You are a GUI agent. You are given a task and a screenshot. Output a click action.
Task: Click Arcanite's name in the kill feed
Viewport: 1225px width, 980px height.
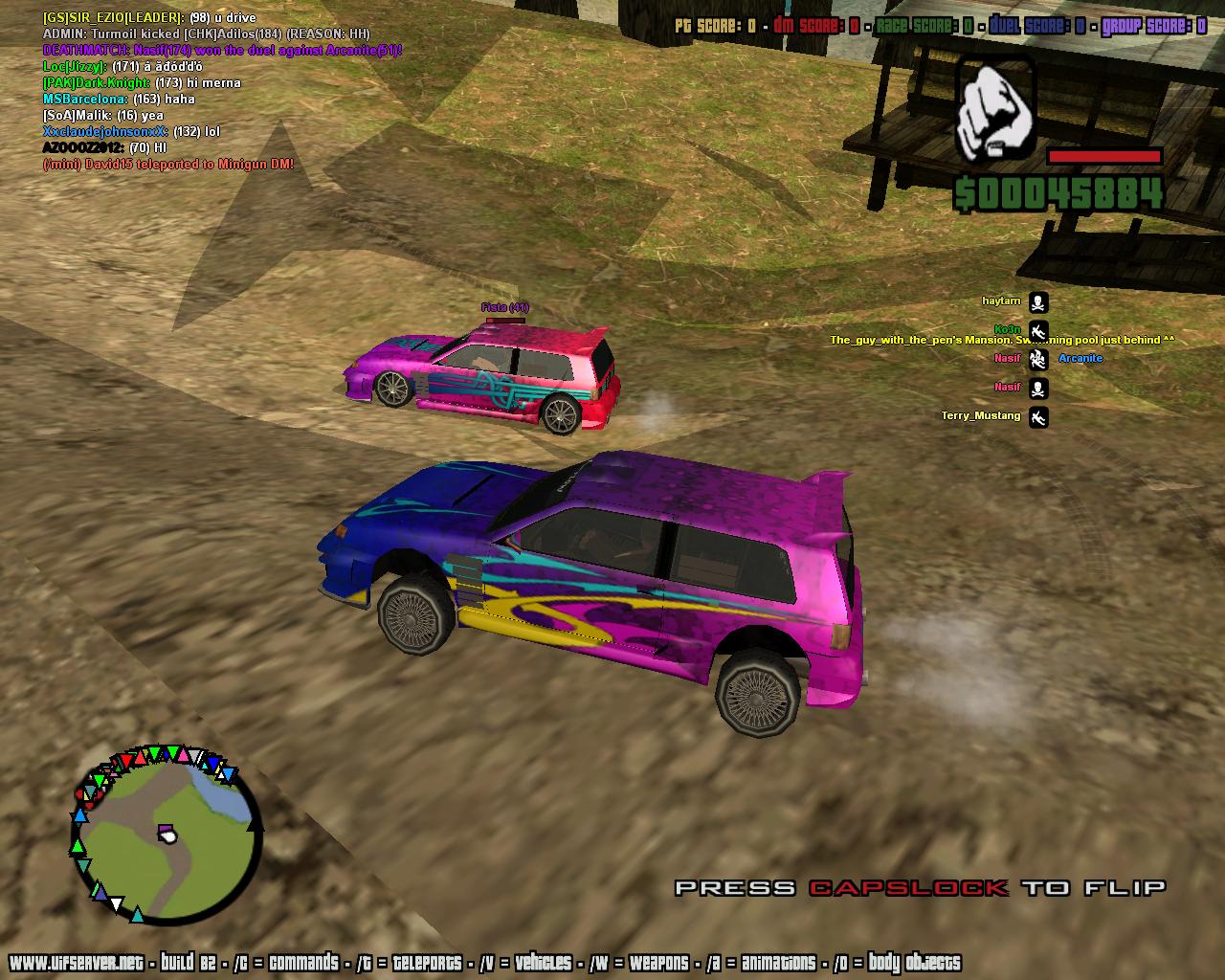[1080, 358]
